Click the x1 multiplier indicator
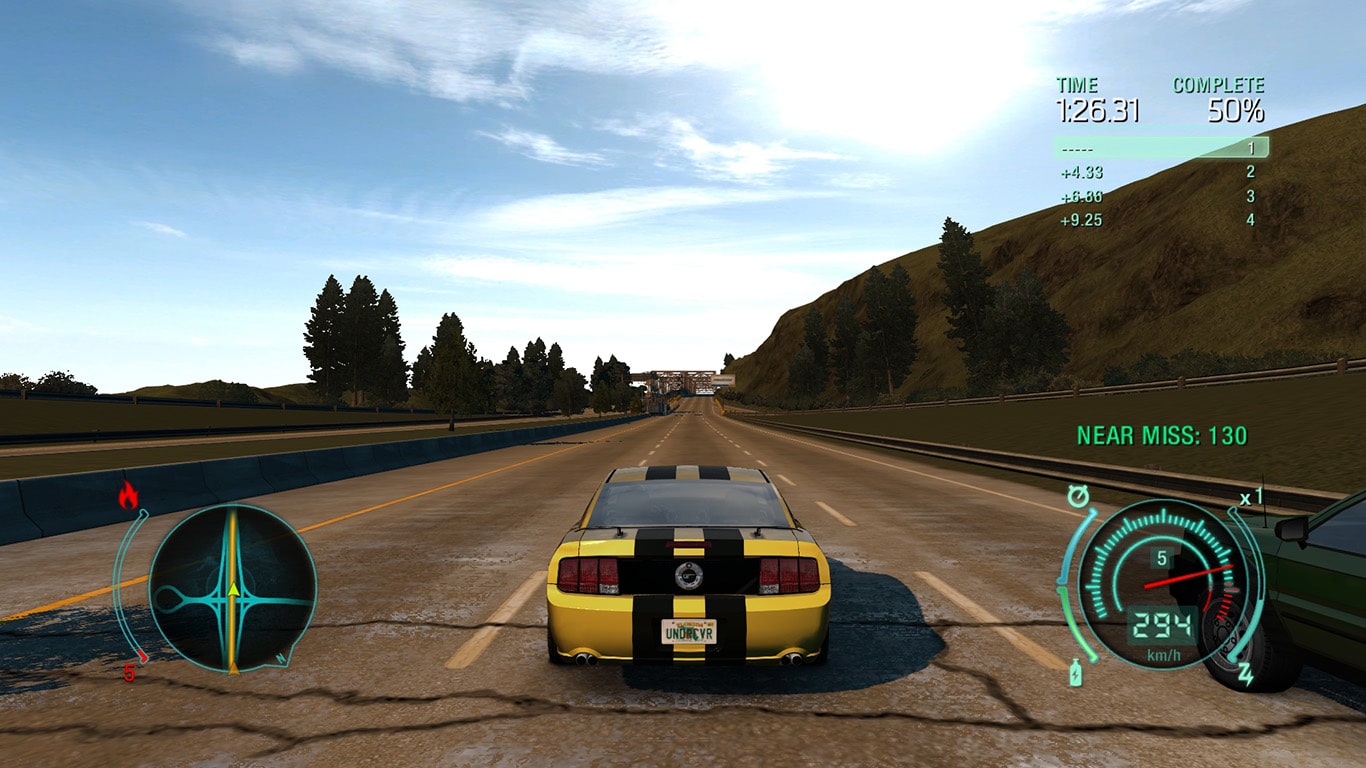This screenshot has width=1366, height=768. (1252, 496)
